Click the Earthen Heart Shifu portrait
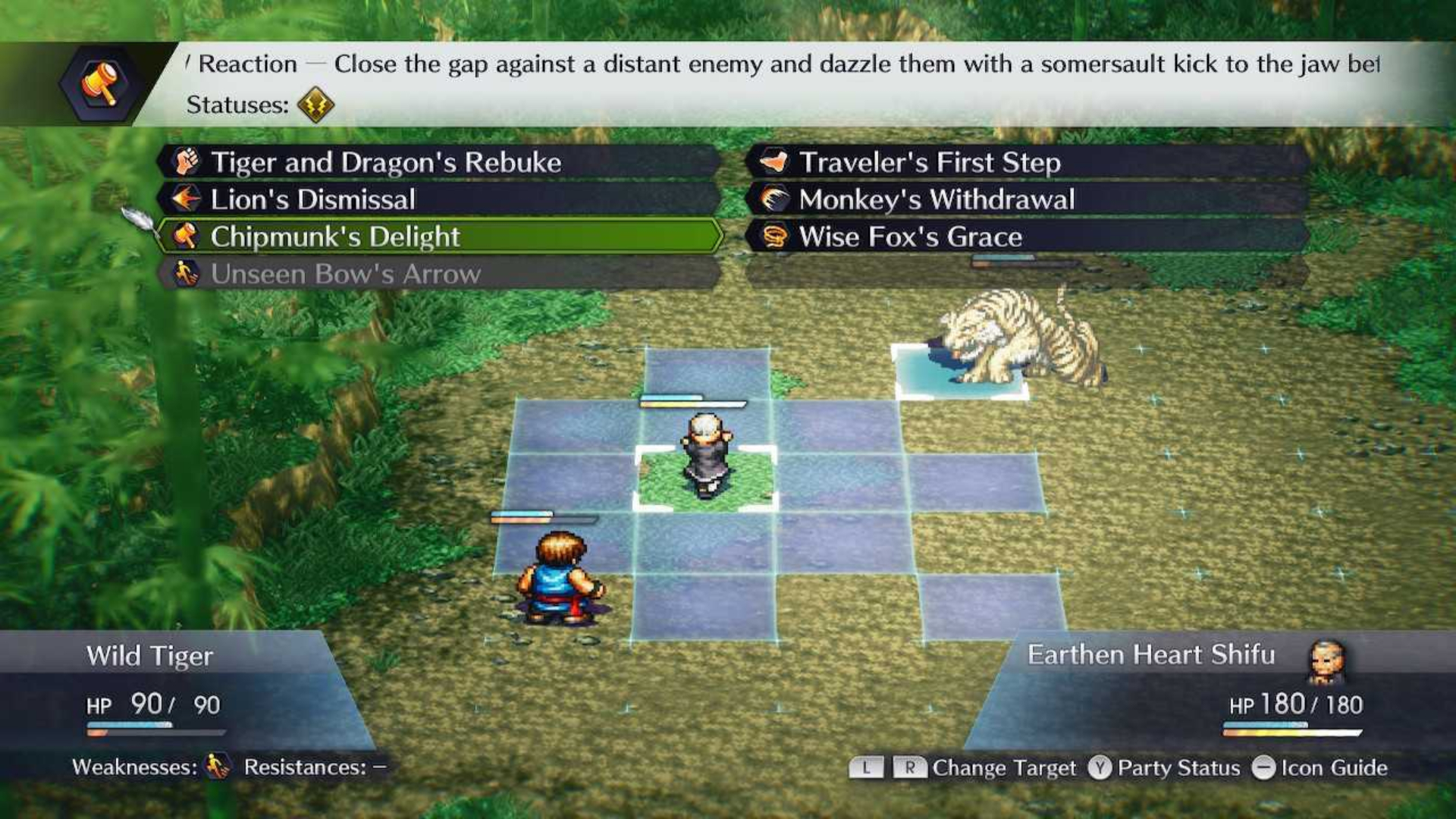1456x819 pixels. pos(1326,658)
